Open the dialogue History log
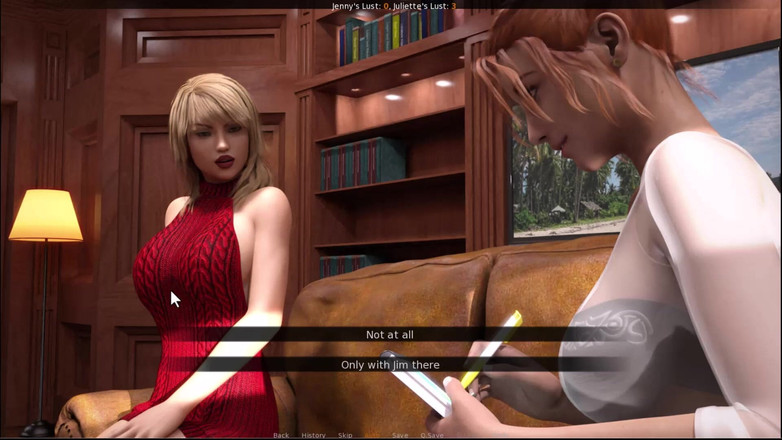Image resolution: width=782 pixels, height=440 pixels. tap(313, 435)
